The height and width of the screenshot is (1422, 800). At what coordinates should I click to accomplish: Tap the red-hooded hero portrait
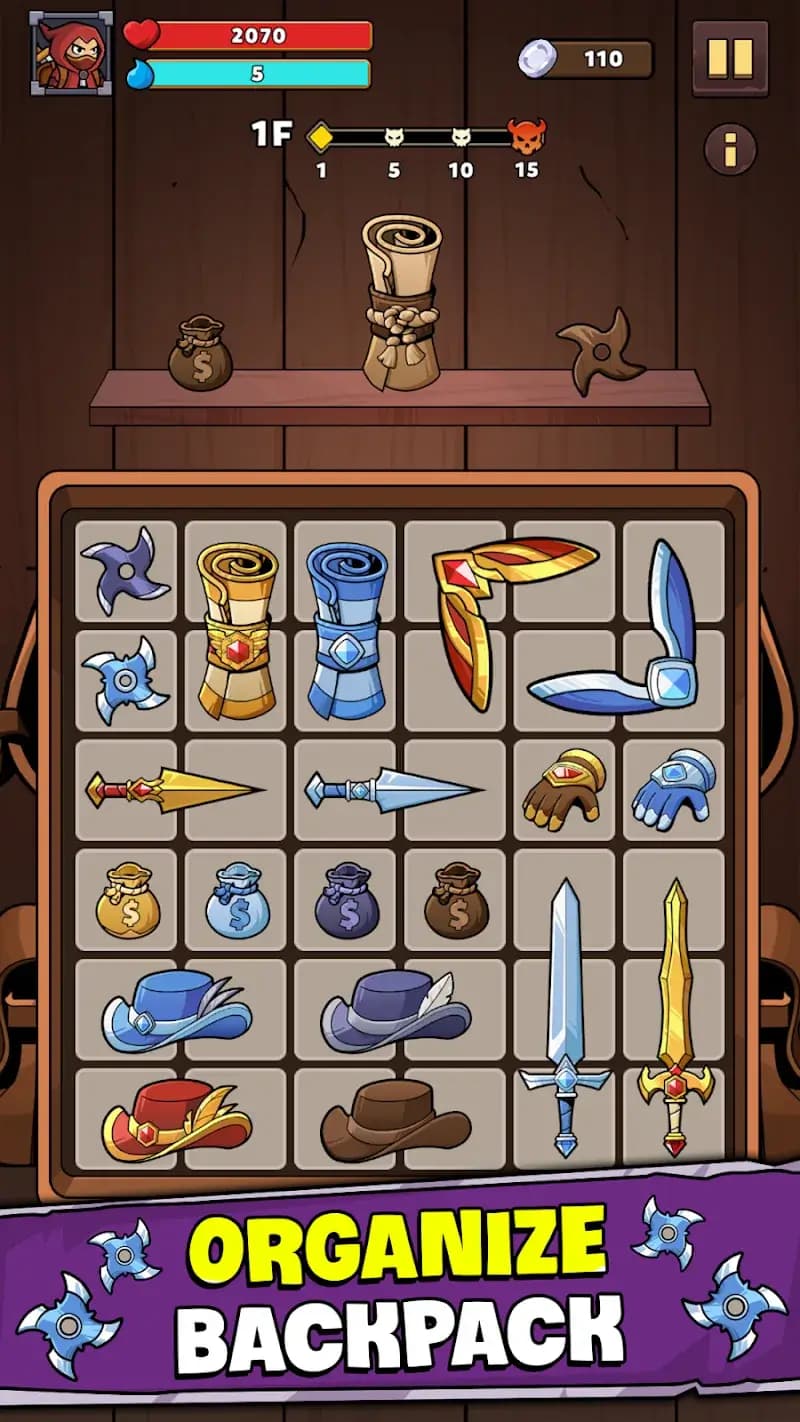[71, 54]
